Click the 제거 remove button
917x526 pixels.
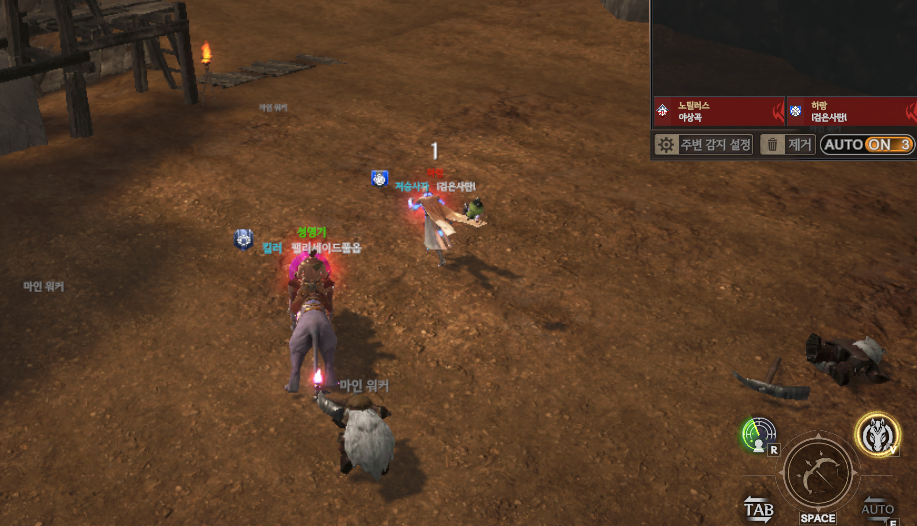[x=787, y=145]
